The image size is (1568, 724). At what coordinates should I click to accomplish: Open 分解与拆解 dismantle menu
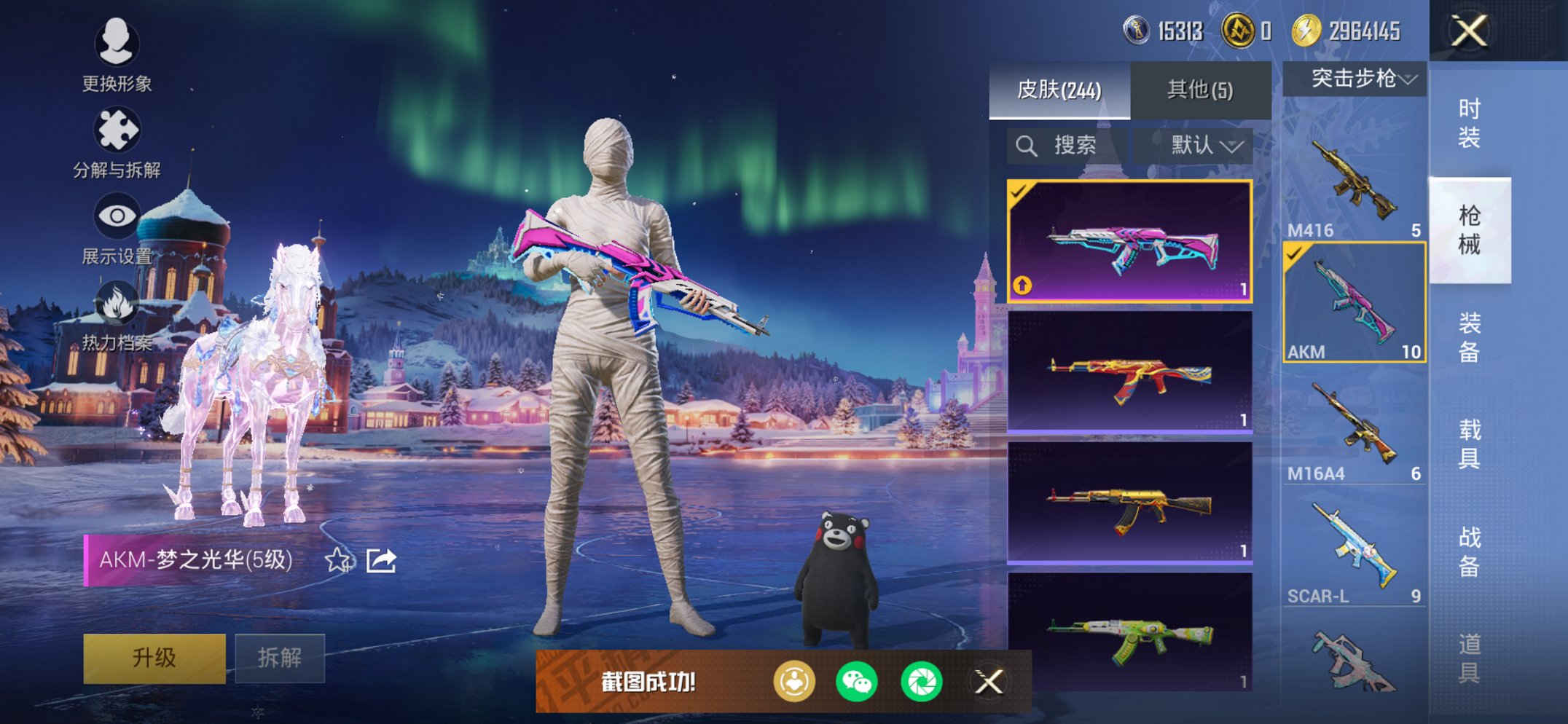point(117,143)
